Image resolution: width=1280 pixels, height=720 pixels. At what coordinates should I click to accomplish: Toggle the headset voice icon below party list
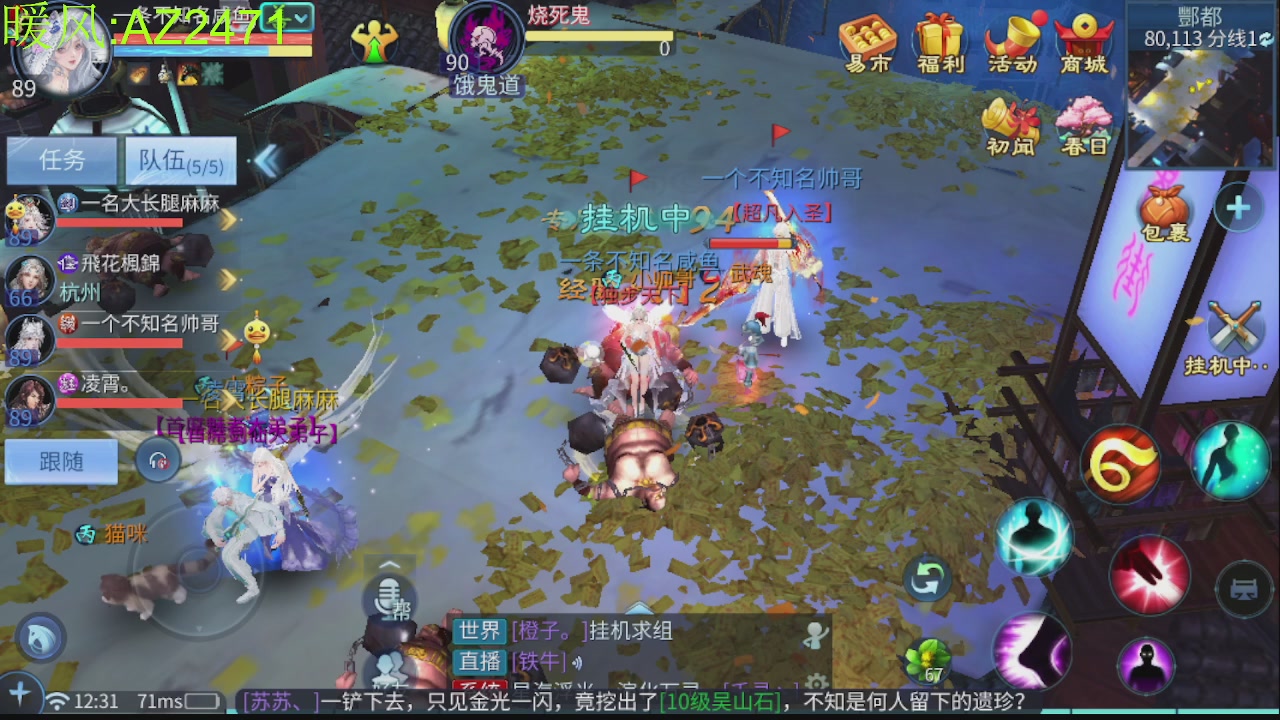pyautogui.click(x=157, y=461)
